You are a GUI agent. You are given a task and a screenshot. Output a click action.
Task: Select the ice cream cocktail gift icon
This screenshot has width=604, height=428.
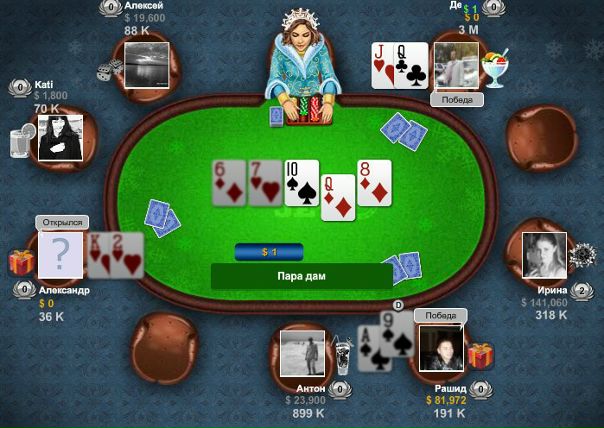point(494,70)
